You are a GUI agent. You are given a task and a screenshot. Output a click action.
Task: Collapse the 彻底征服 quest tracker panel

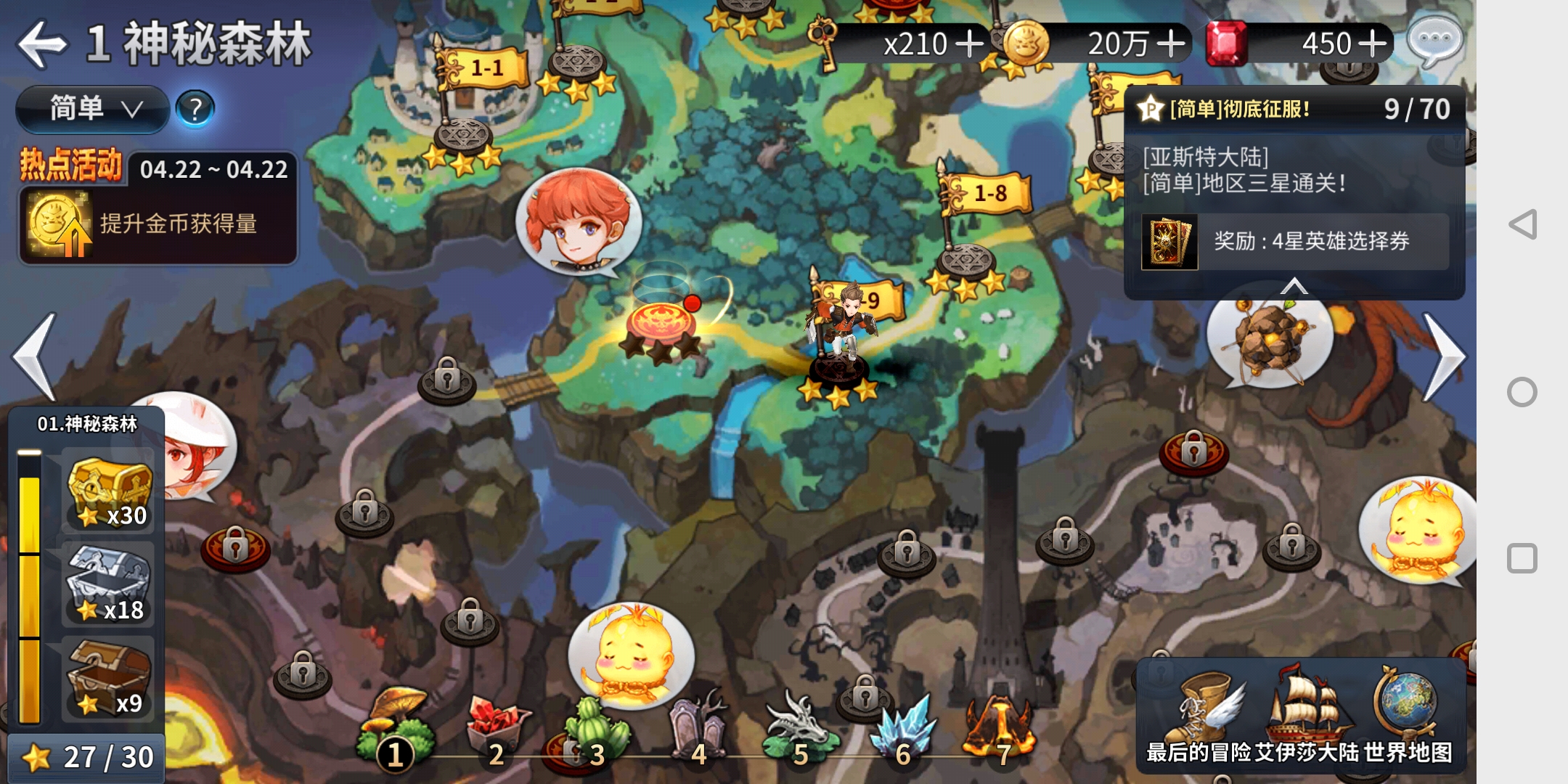(x=1294, y=286)
